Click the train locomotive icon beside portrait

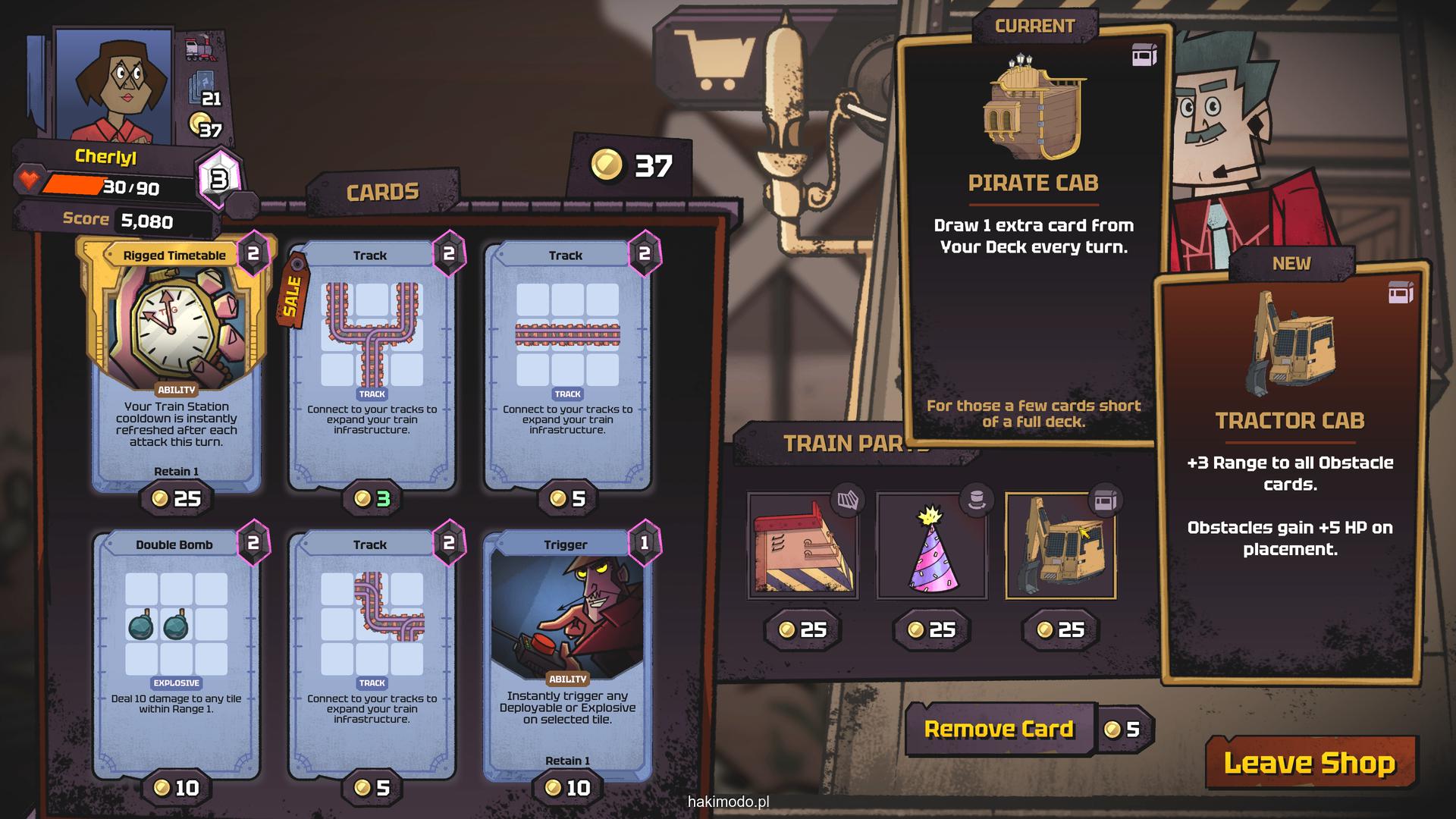200,49
